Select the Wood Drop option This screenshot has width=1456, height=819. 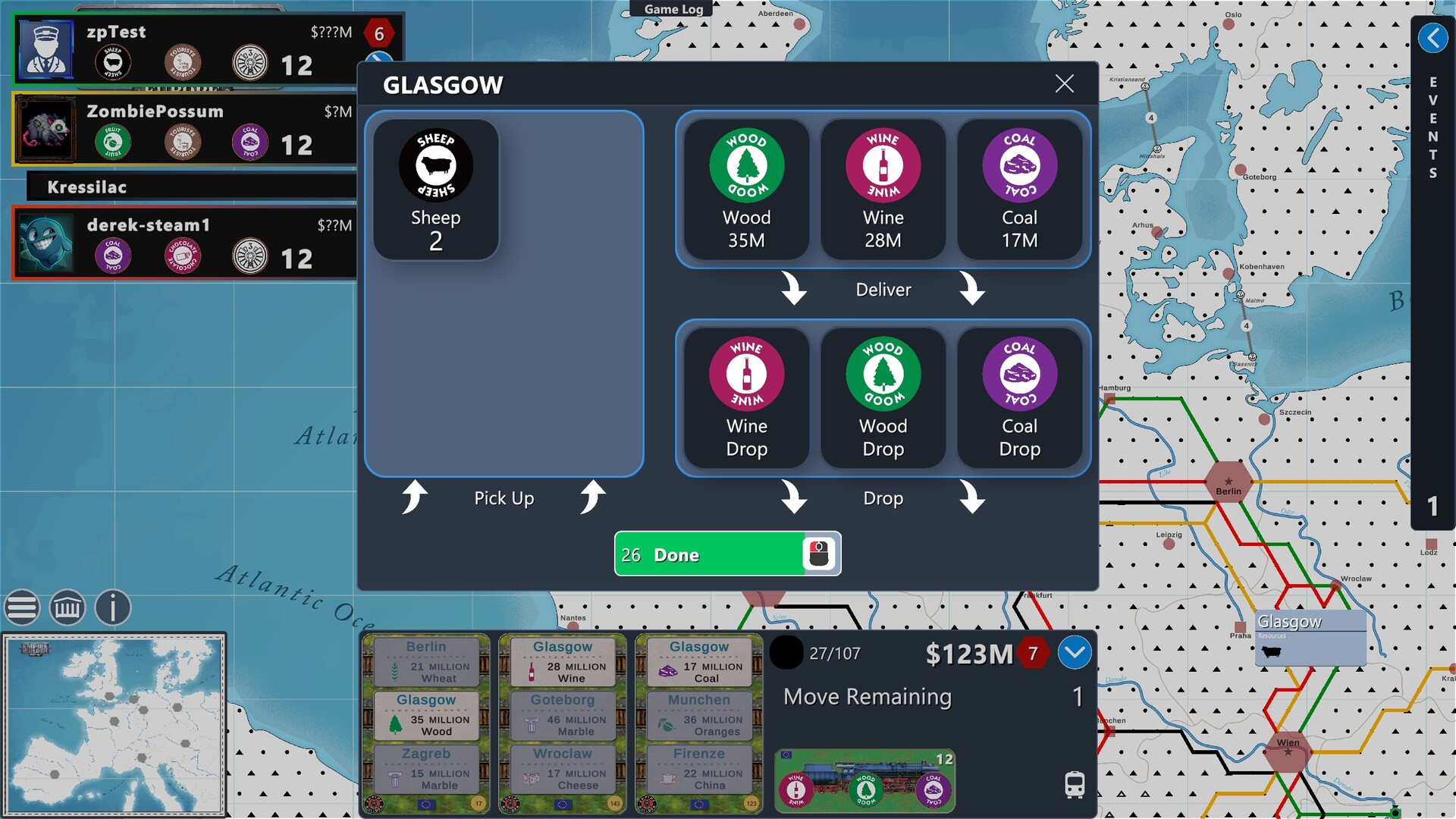883,397
